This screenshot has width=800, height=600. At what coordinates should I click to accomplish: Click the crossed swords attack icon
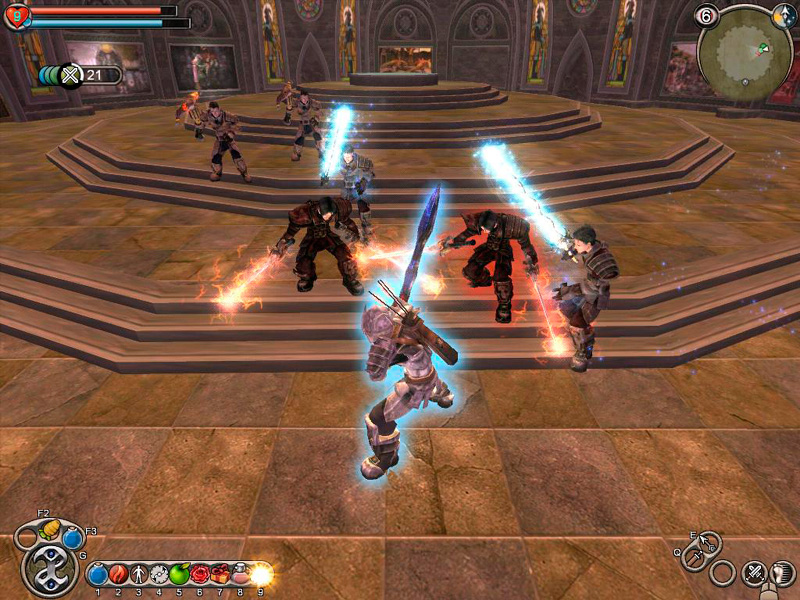753,573
